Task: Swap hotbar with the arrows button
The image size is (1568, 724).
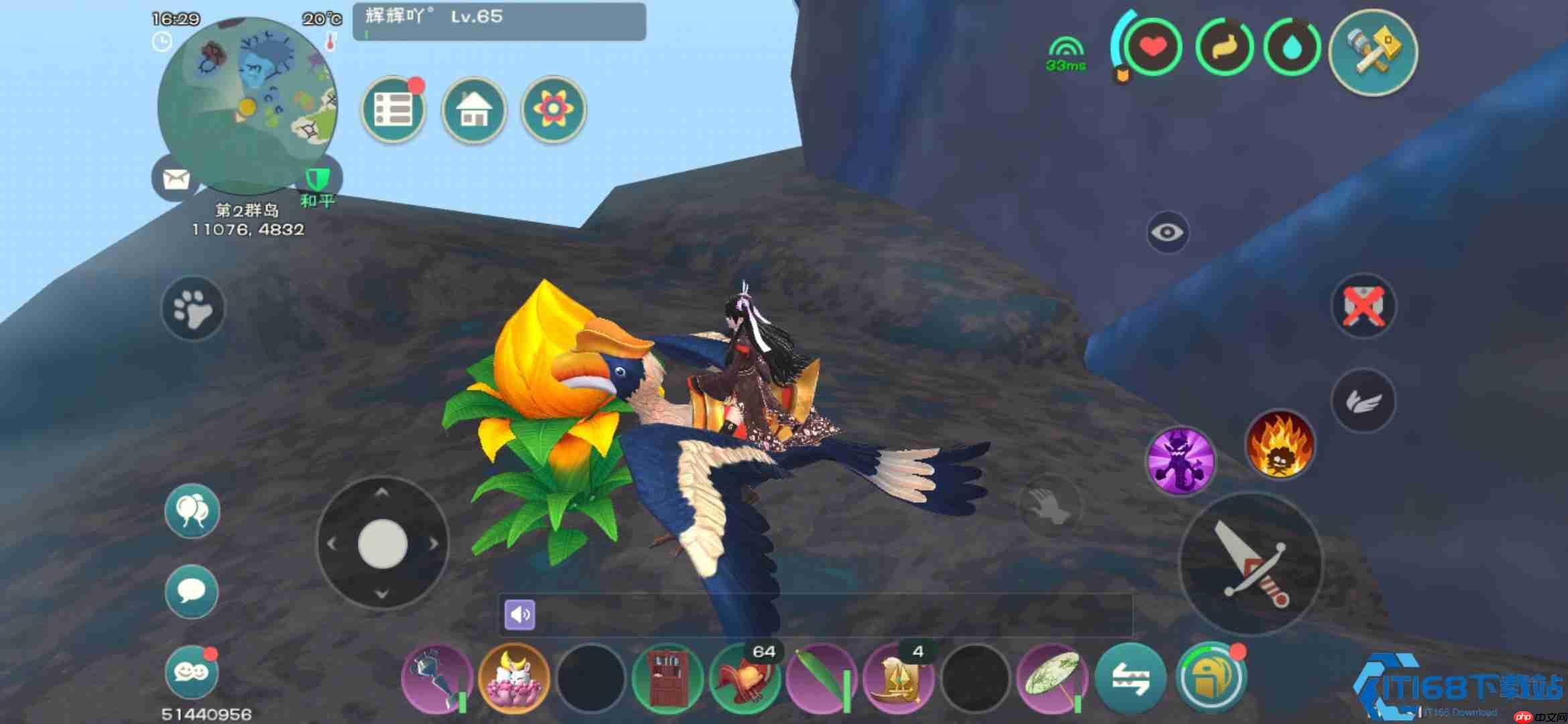Action: (x=1130, y=678)
